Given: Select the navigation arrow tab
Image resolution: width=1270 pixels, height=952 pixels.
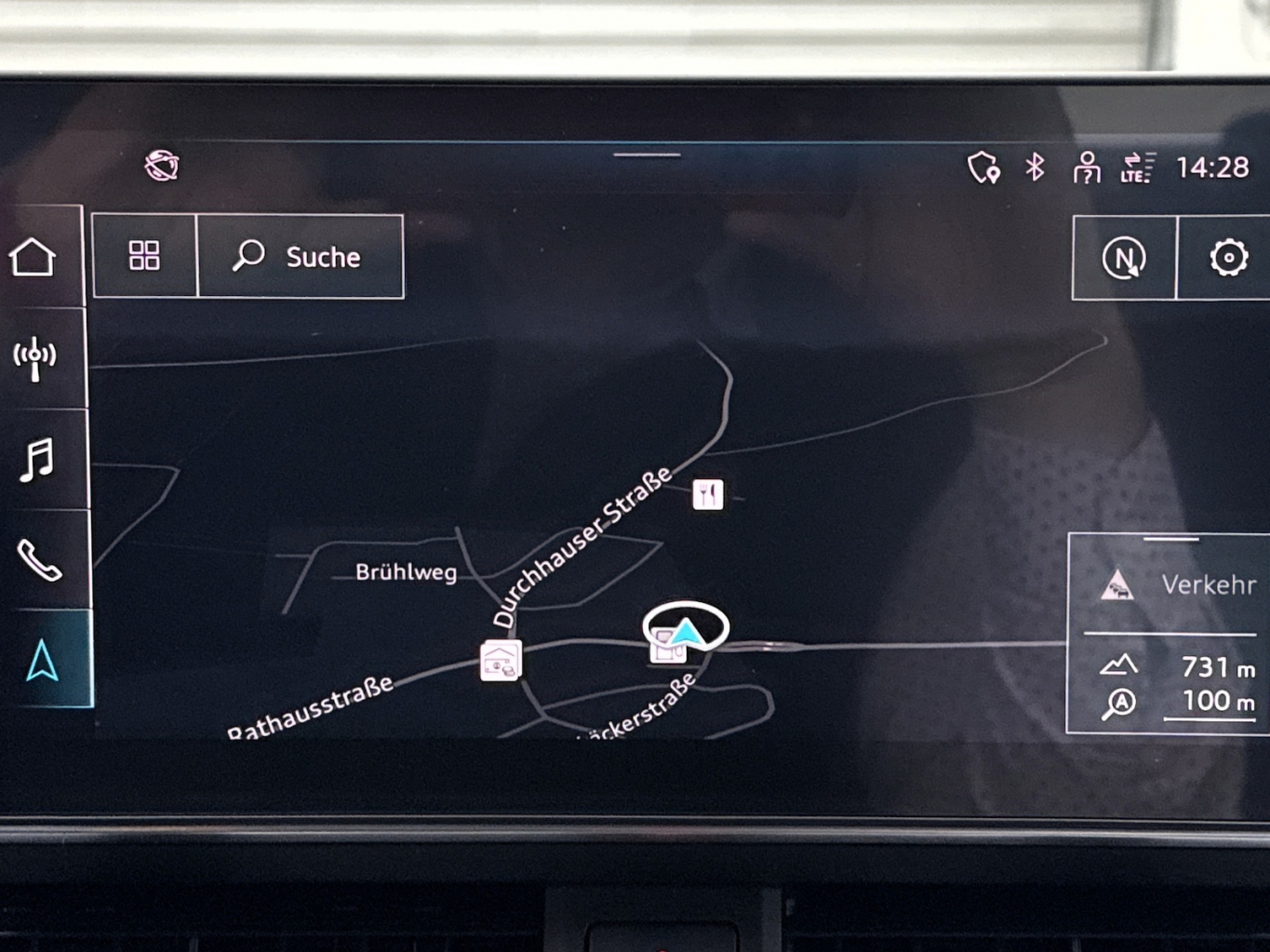Looking at the screenshot, I should [43, 661].
